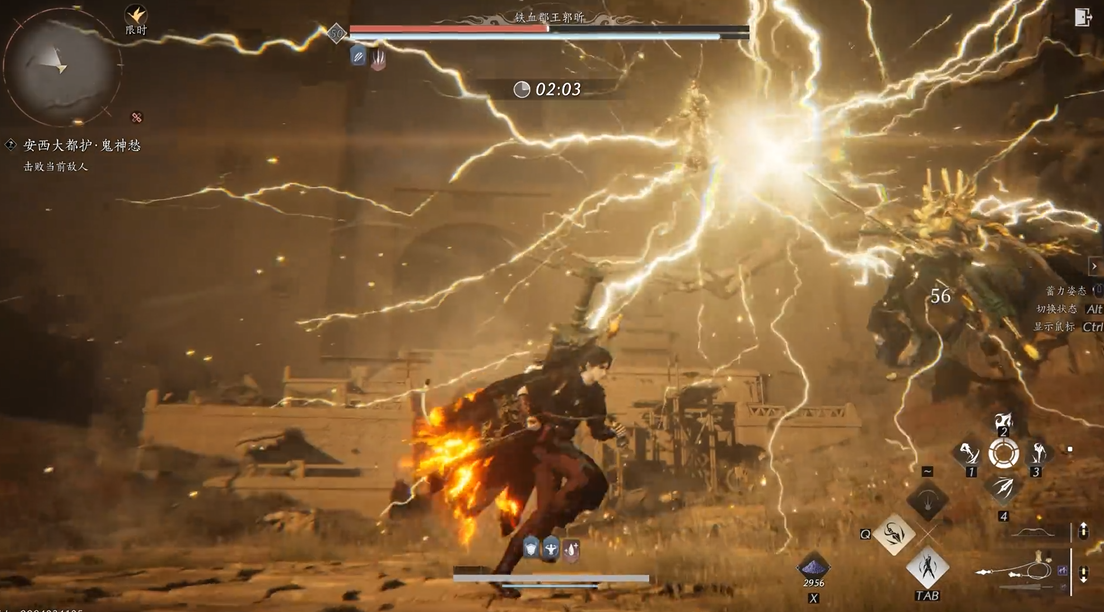
Task: Select the dark diamond skill below tilde
Action: click(927, 500)
